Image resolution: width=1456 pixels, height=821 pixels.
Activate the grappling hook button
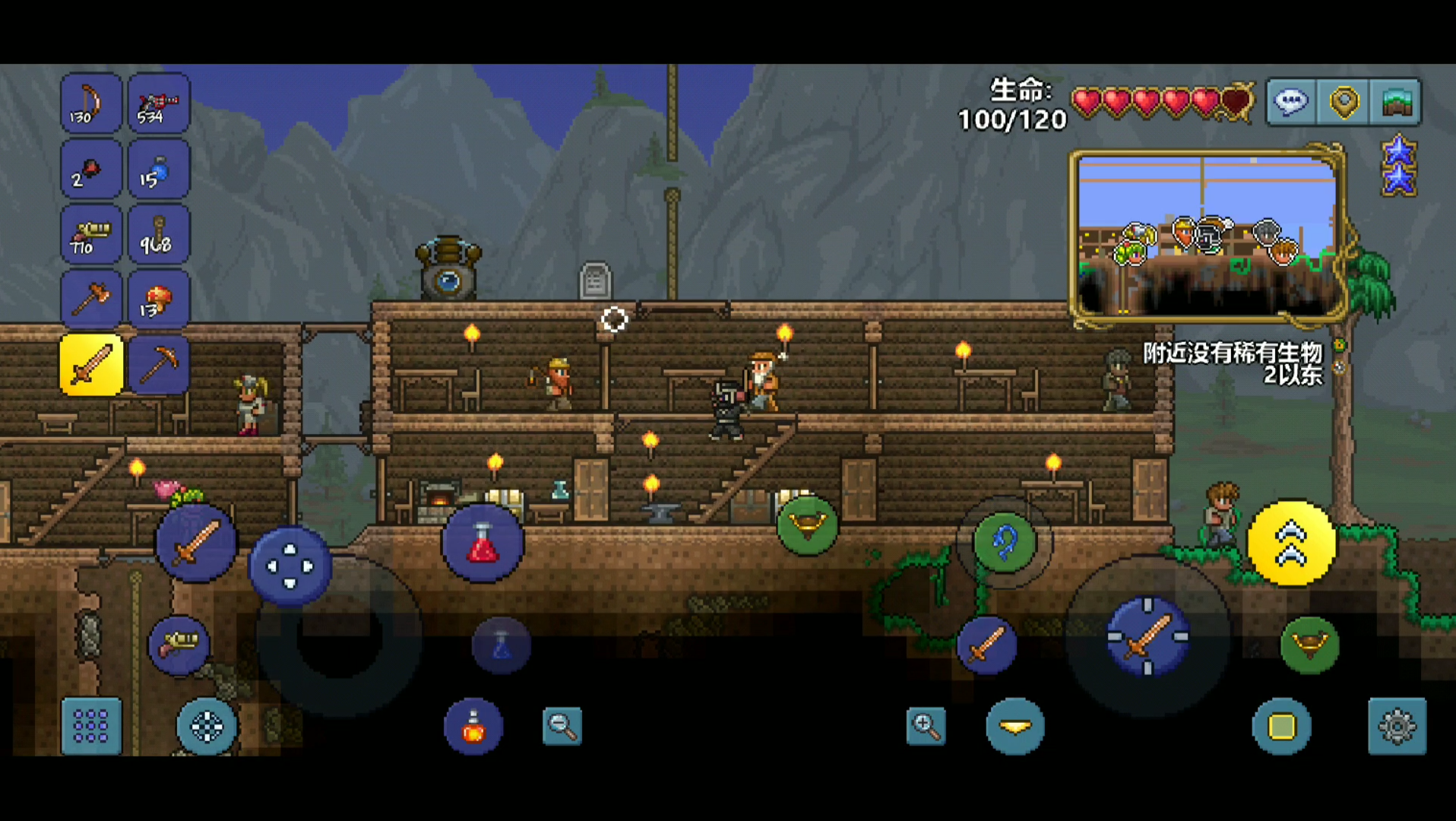1005,543
